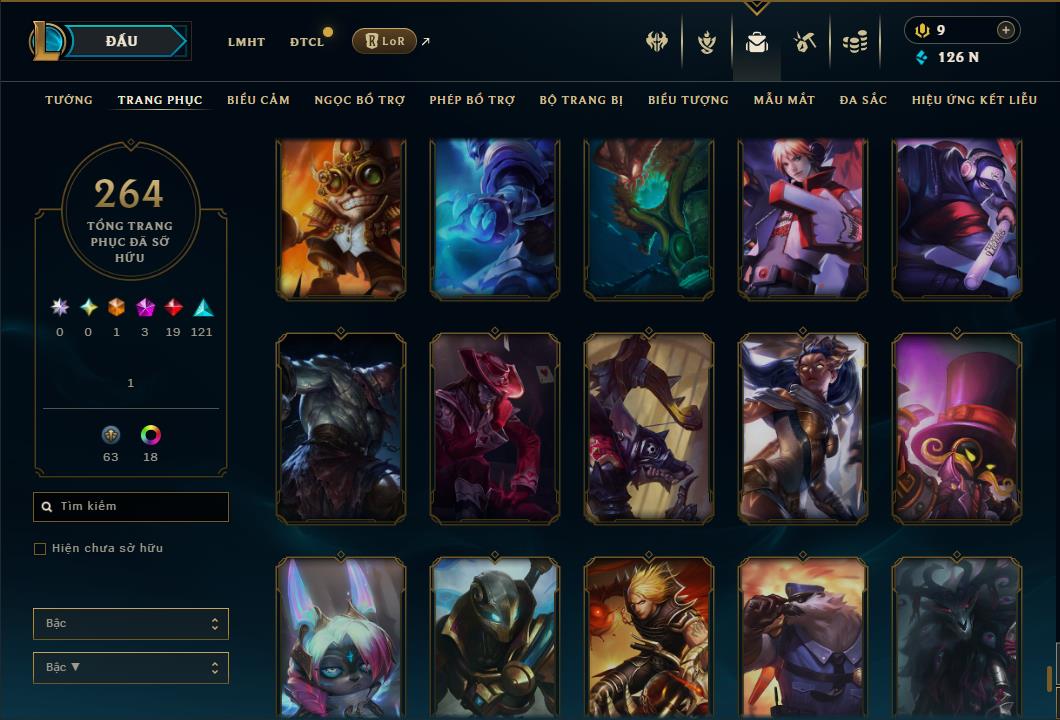This screenshot has width=1060, height=720.
Task: Show the BỘ TRANG BỊ tab
Action: point(581,100)
